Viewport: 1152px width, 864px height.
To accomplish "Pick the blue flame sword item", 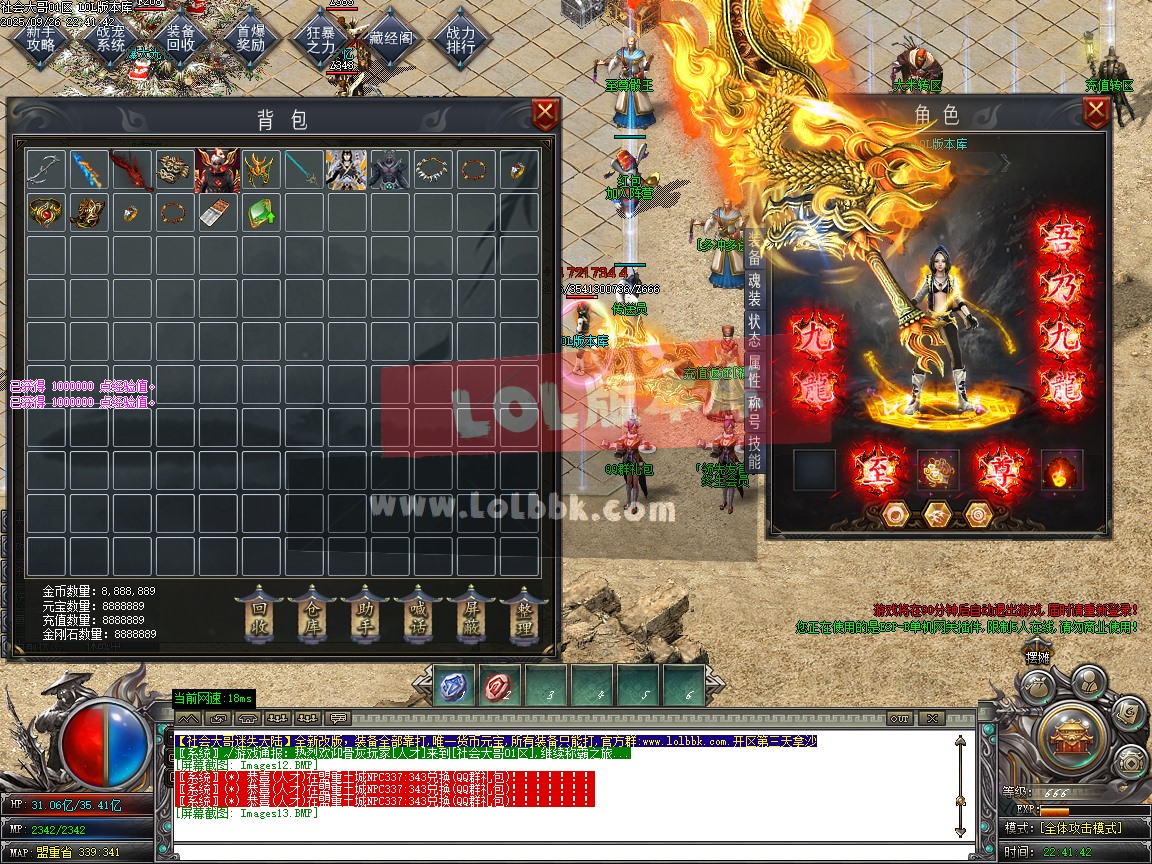I will pos(88,171).
